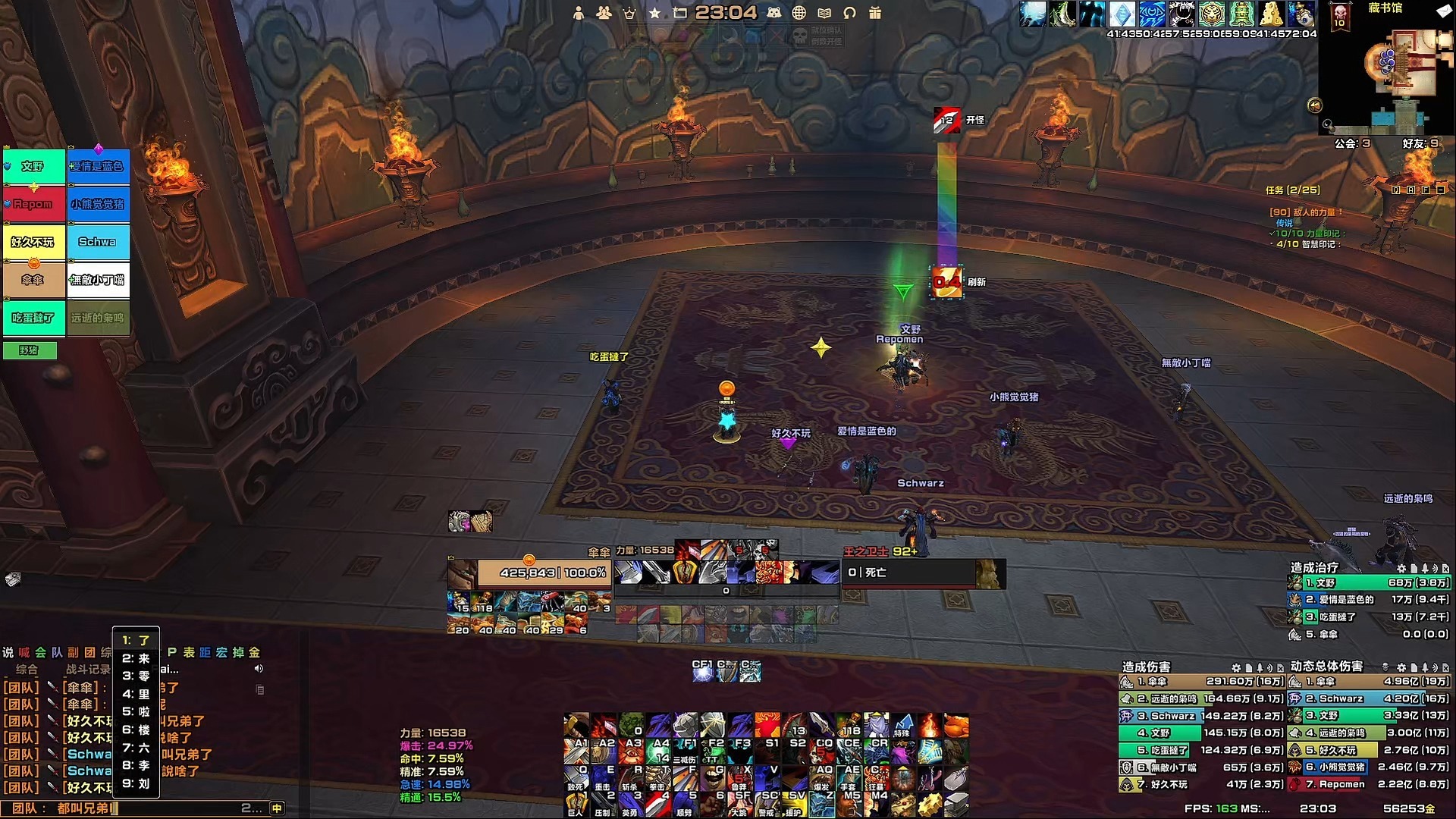Switch to the 战斗记录 chat tab
Image resolution: width=1456 pixels, height=819 pixels.
click(87, 670)
